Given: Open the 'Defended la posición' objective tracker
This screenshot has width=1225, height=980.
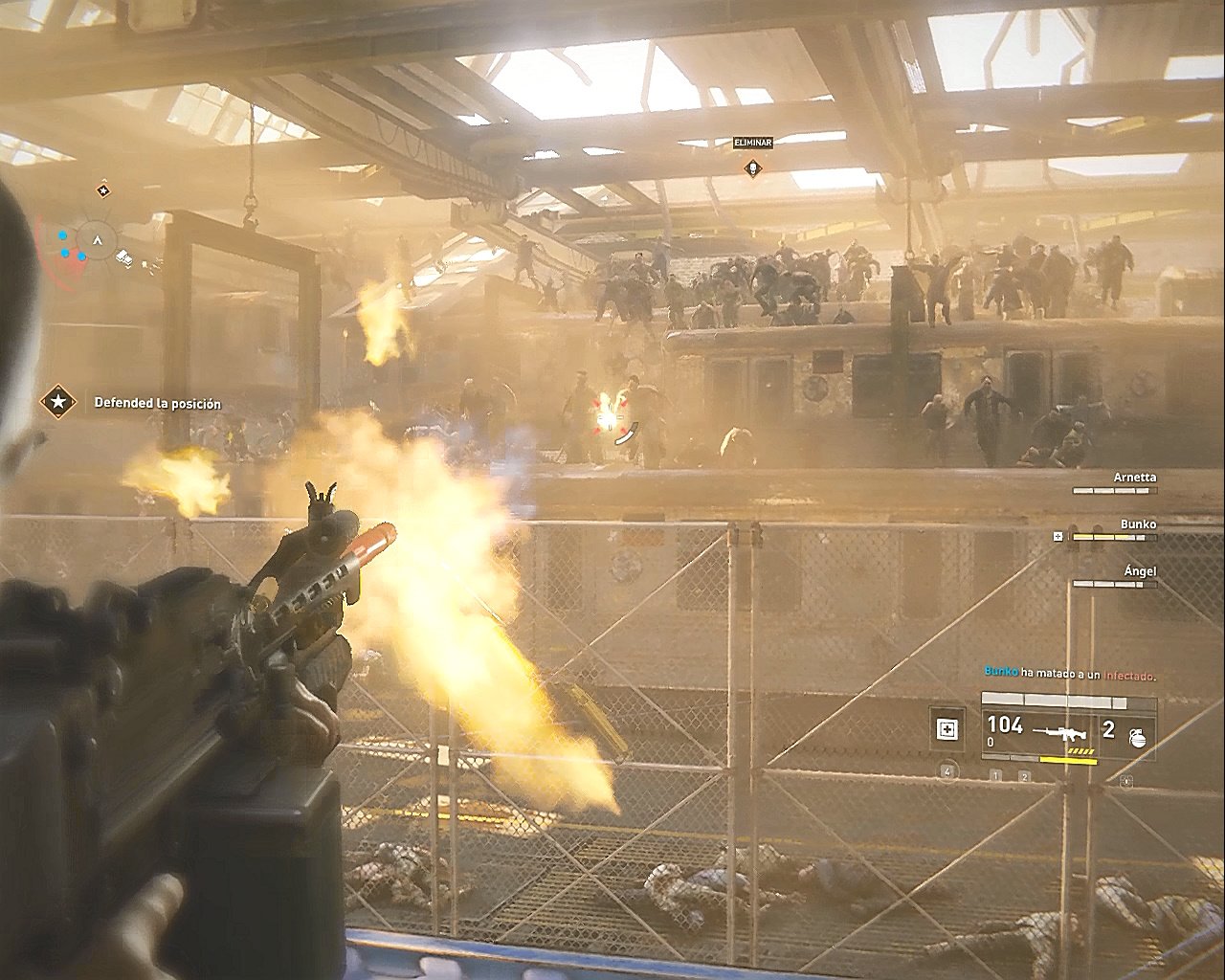Looking at the screenshot, I should [157, 404].
